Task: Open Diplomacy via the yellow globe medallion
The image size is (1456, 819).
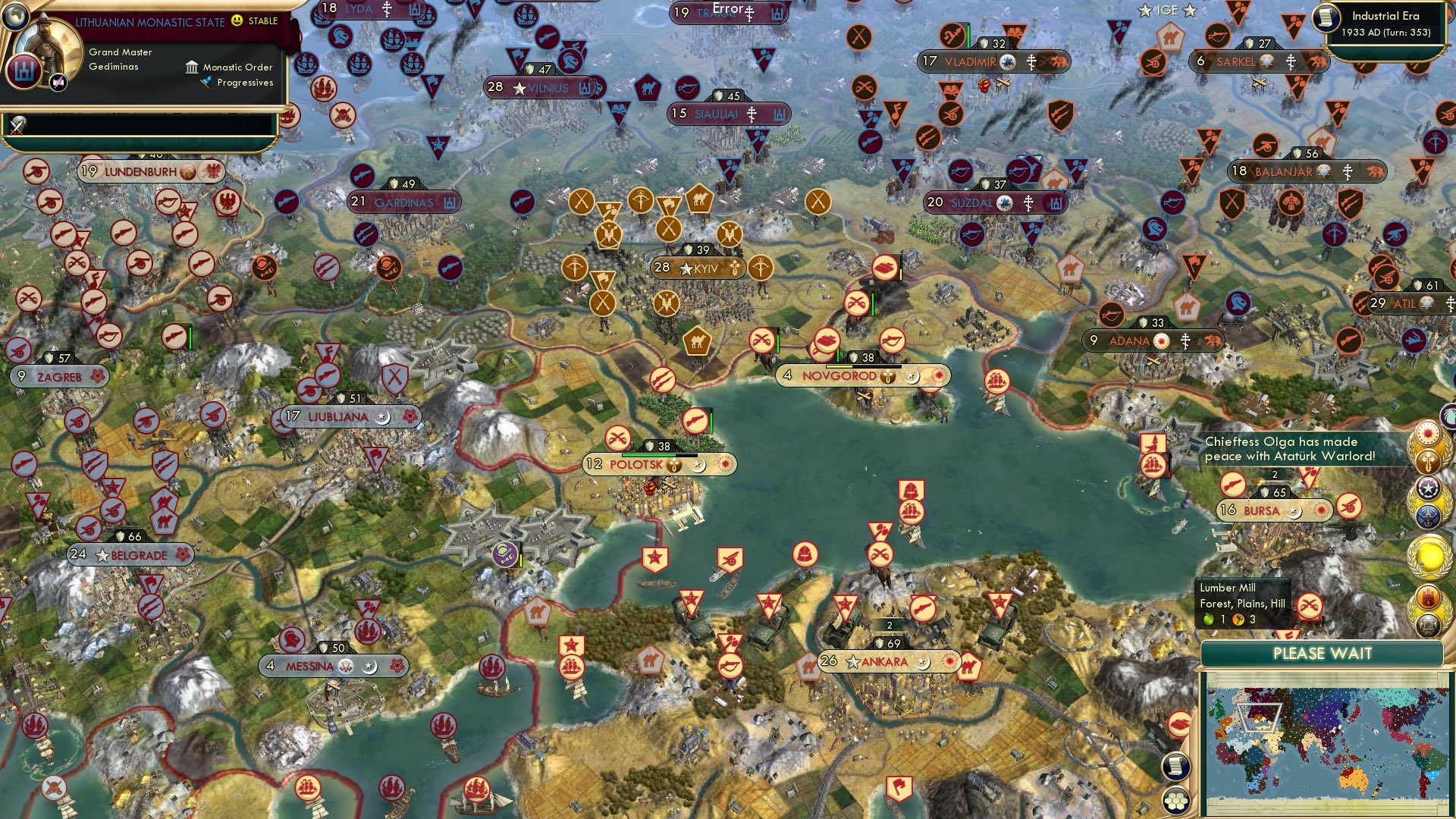Action: click(1428, 559)
